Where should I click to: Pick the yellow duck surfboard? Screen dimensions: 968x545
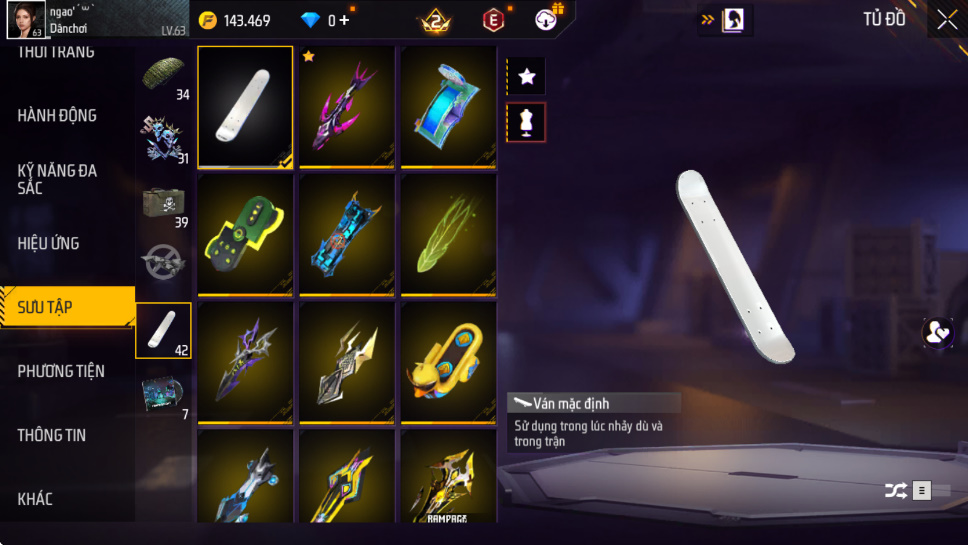(449, 362)
